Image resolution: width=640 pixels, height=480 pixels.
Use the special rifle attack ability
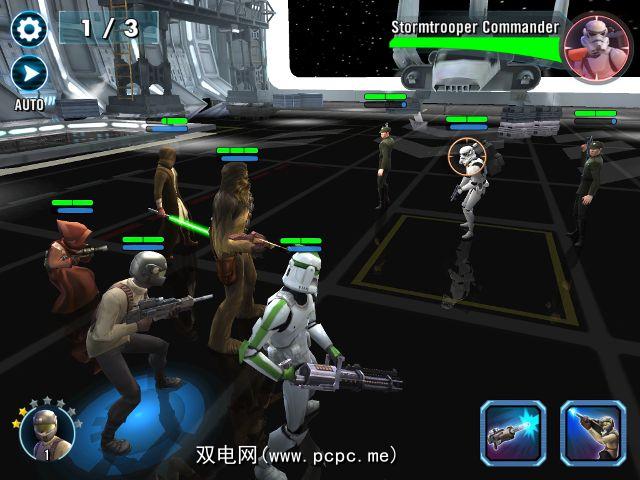pyautogui.click(x=592, y=433)
